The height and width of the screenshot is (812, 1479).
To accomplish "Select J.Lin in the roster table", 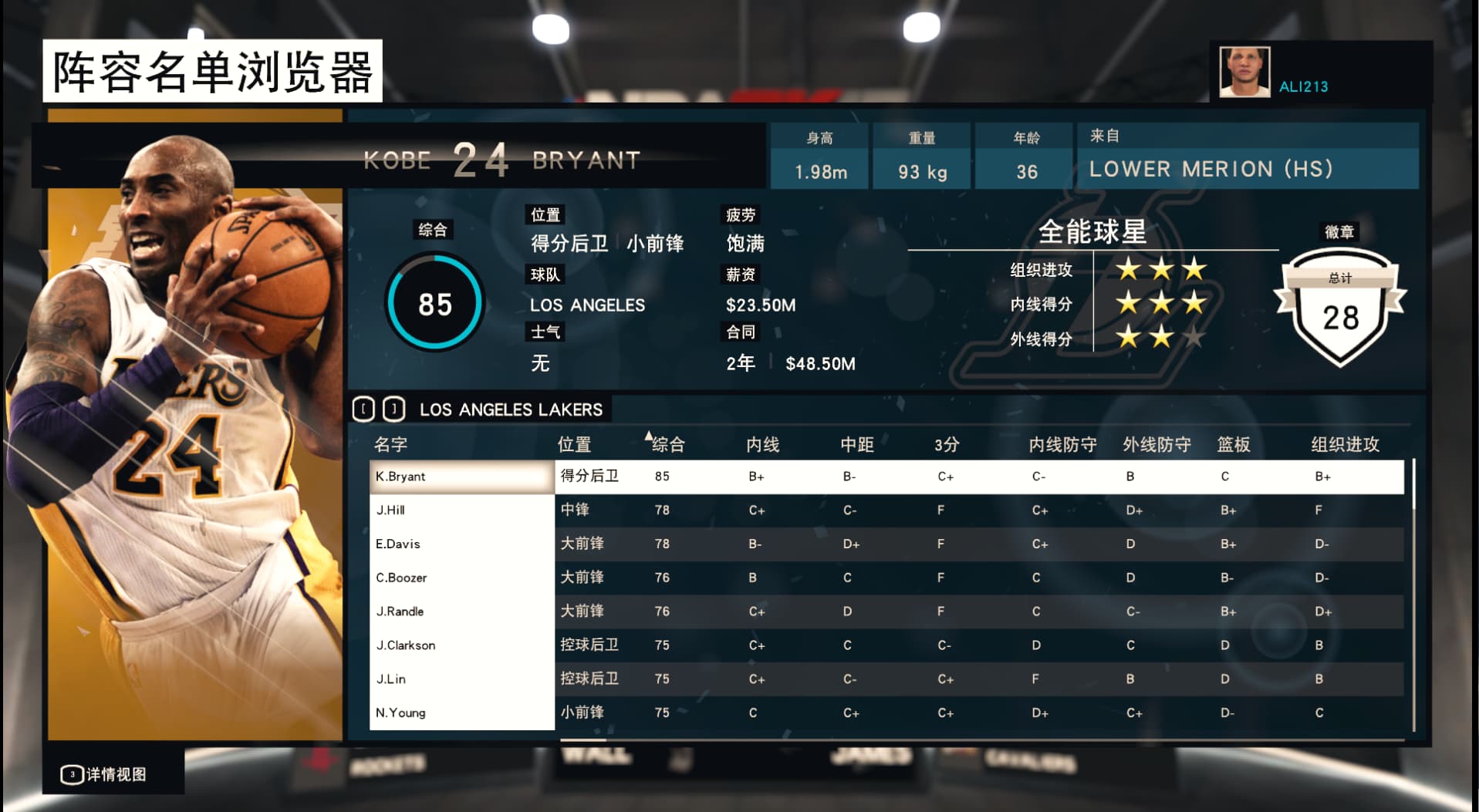I will coord(461,679).
